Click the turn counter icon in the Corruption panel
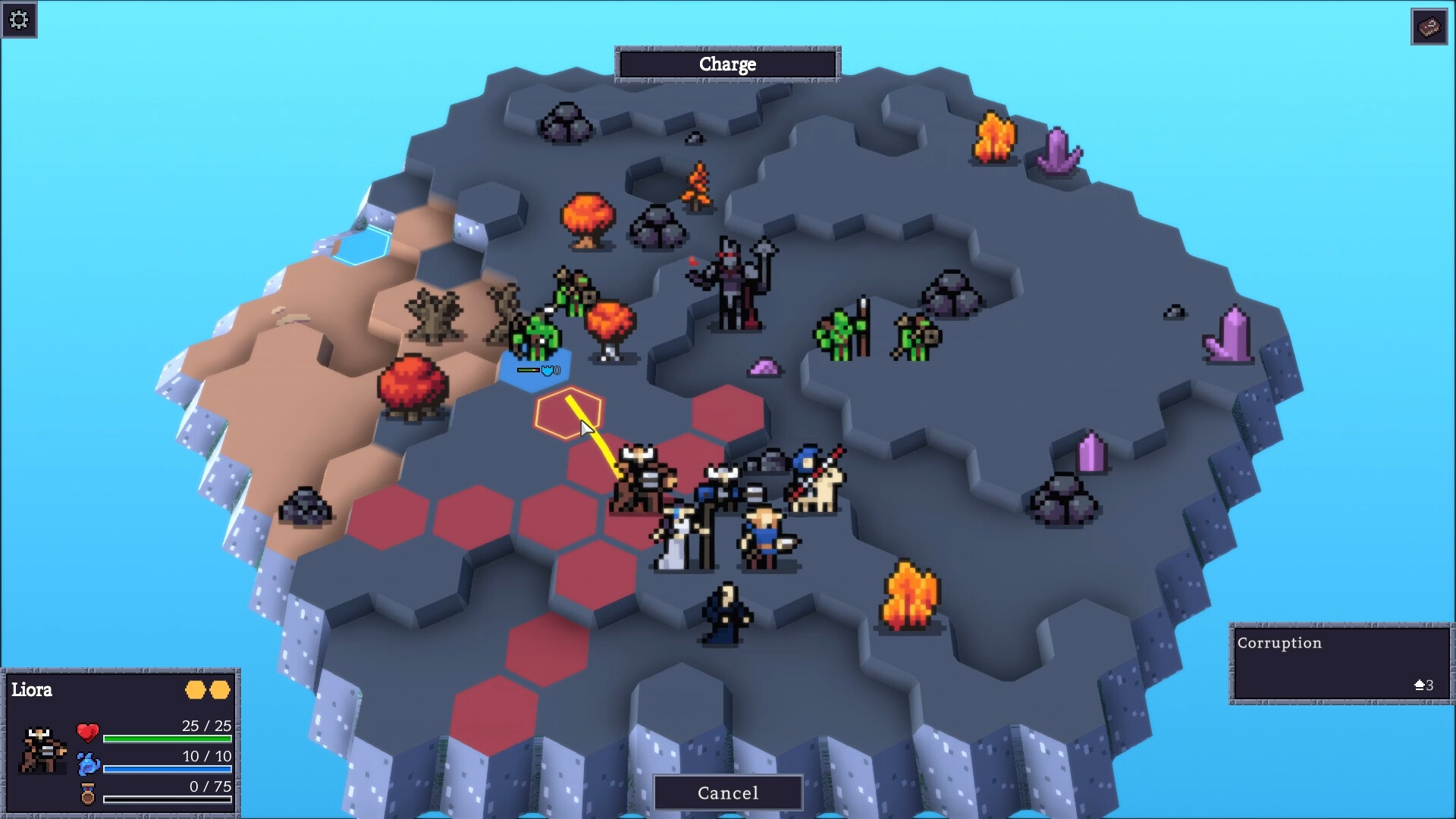 pyautogui.click(x=1420, y=686)
